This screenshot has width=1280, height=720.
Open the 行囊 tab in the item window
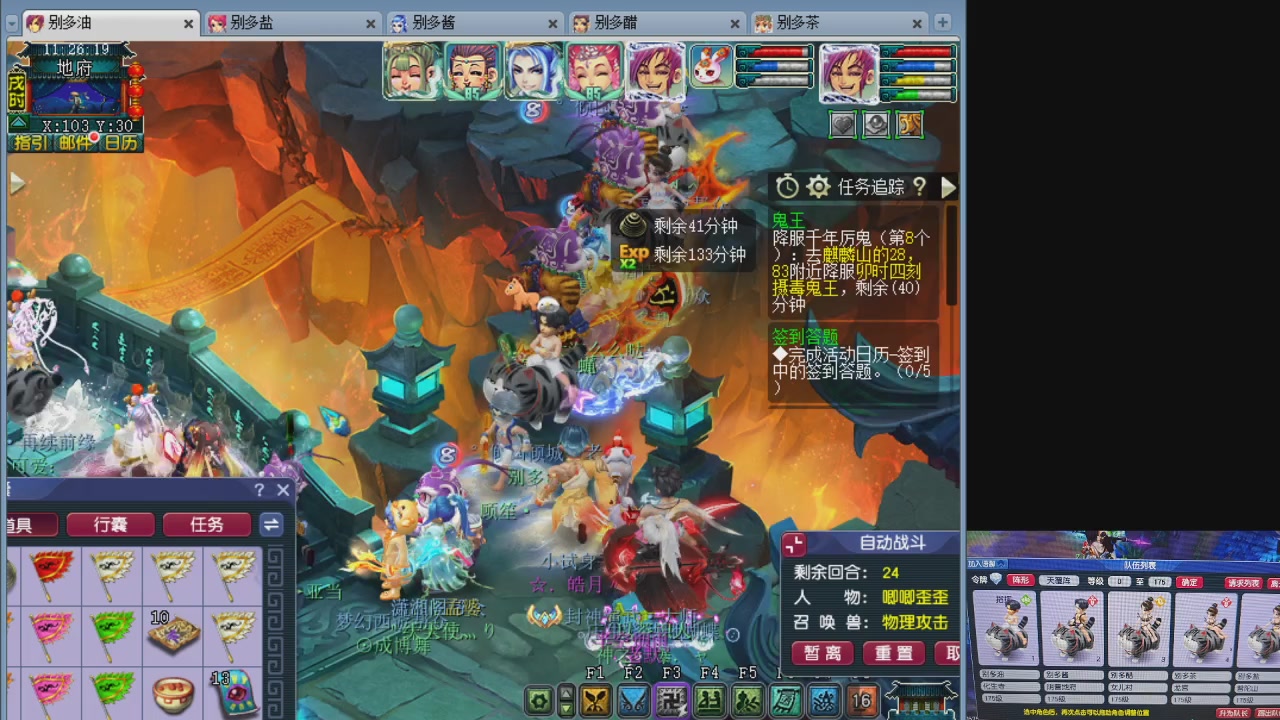tap(110, 524)
